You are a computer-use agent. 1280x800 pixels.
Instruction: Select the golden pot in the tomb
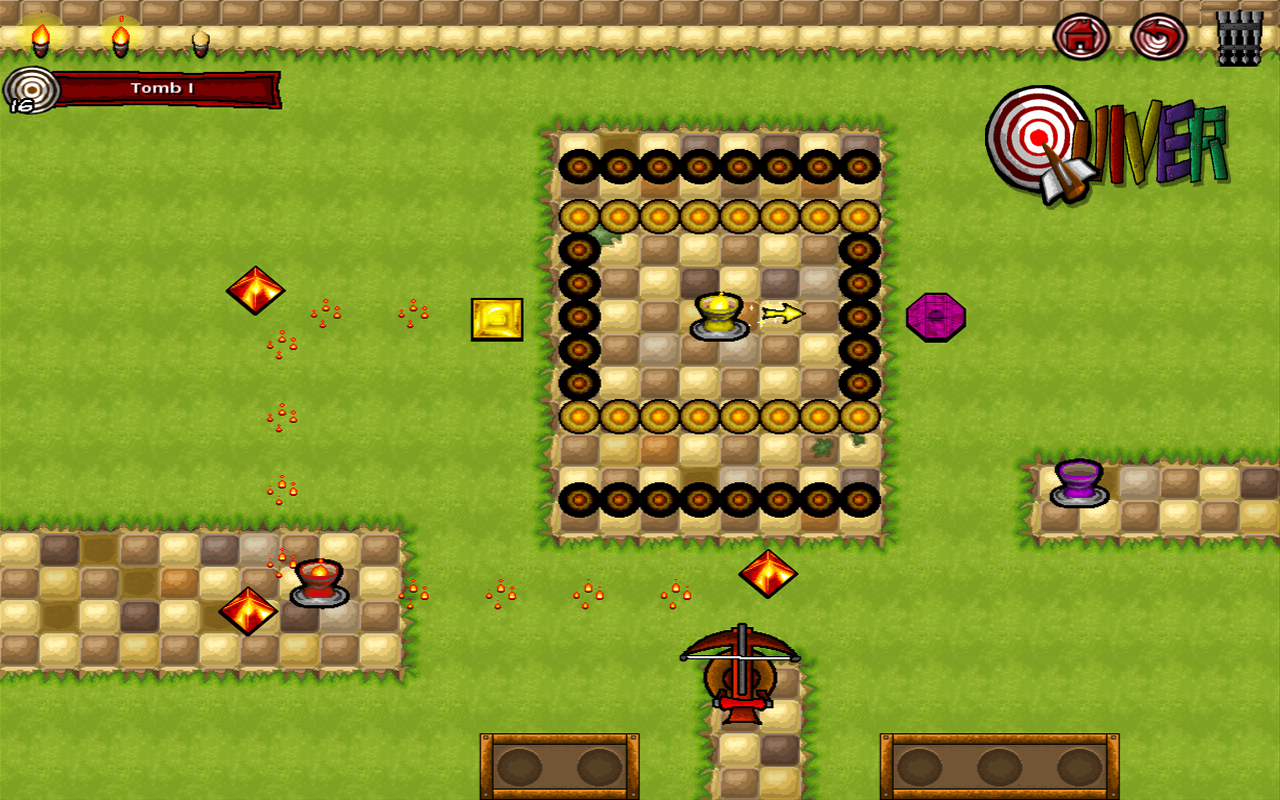click(718, 317)
